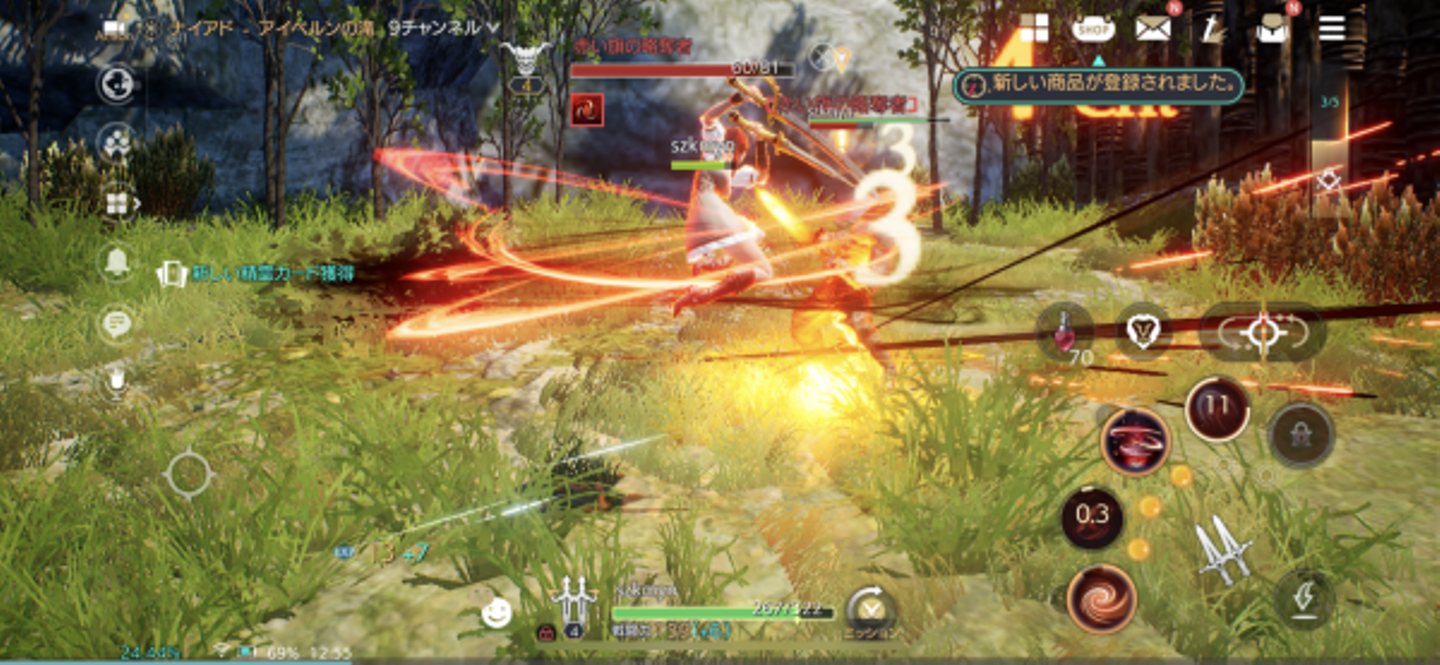Image resolution: width=1440 pixels, height=665 pixels.
Task: Open the bag icon with notification badge
Action: [1272, 28]
